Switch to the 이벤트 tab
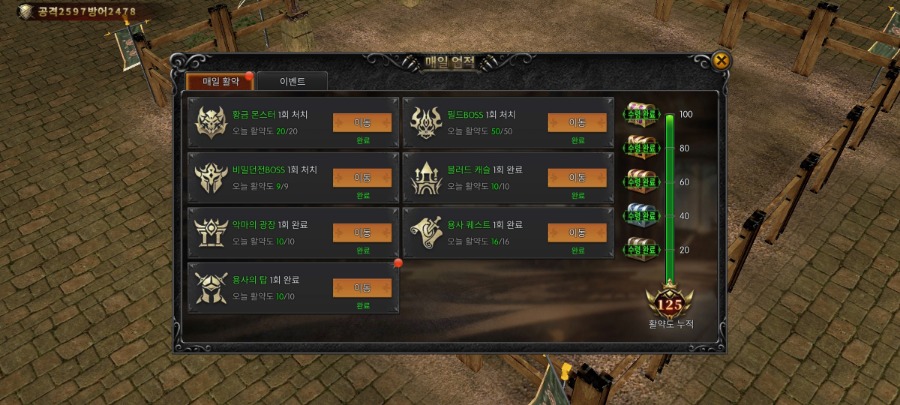Screen dimensions: 900x405 click(x=291, y=81)
